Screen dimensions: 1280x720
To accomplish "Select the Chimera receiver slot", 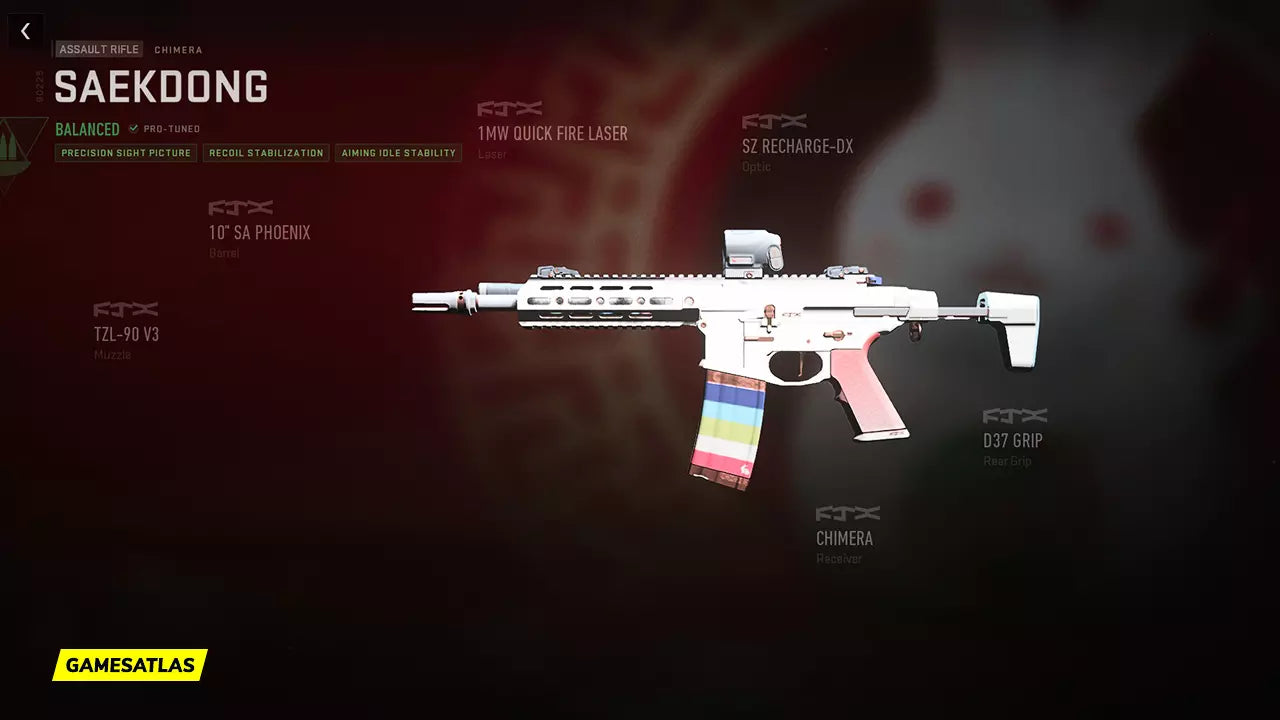I will pos(844,538).
